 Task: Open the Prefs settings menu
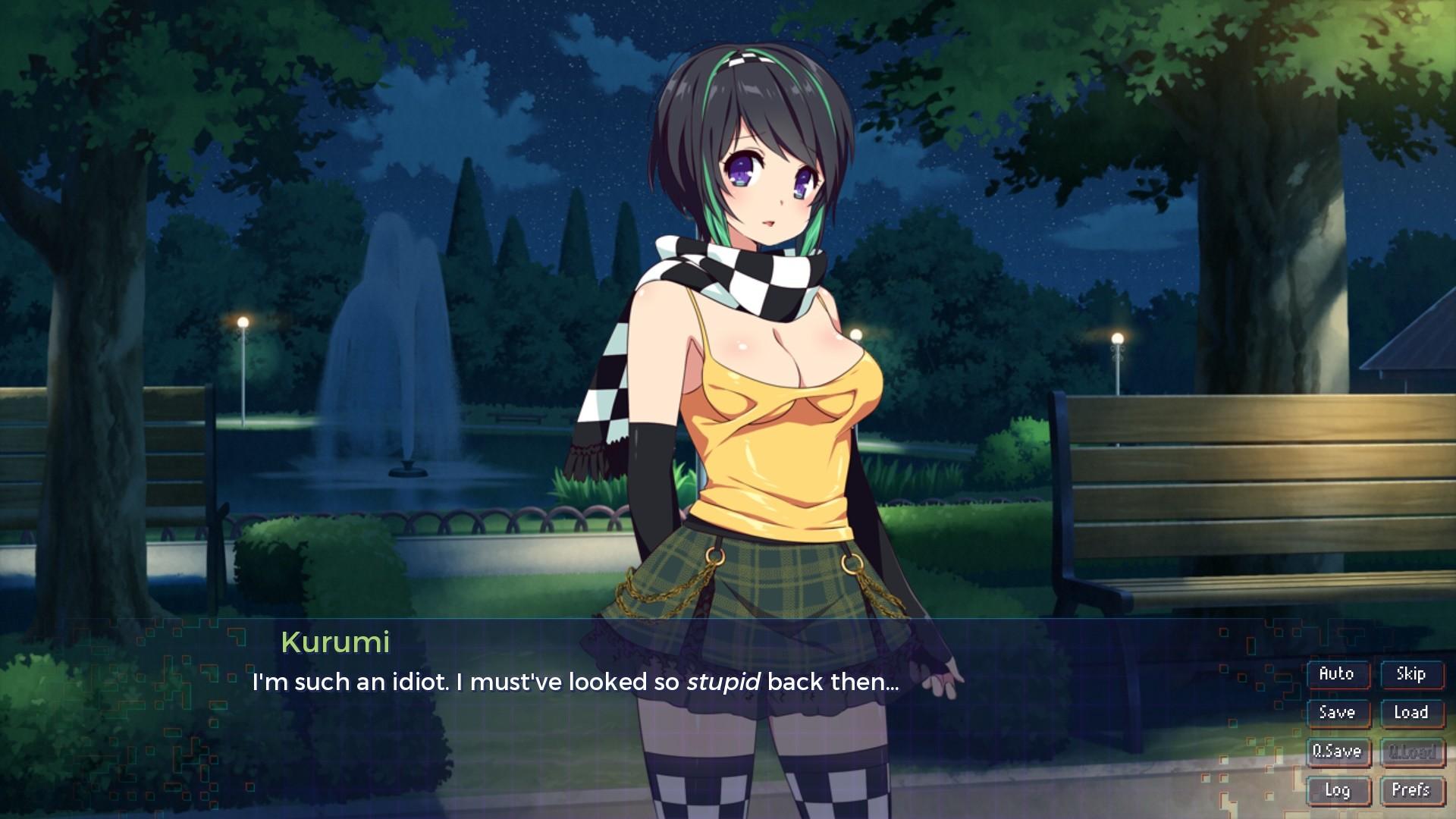[1412, 790]
